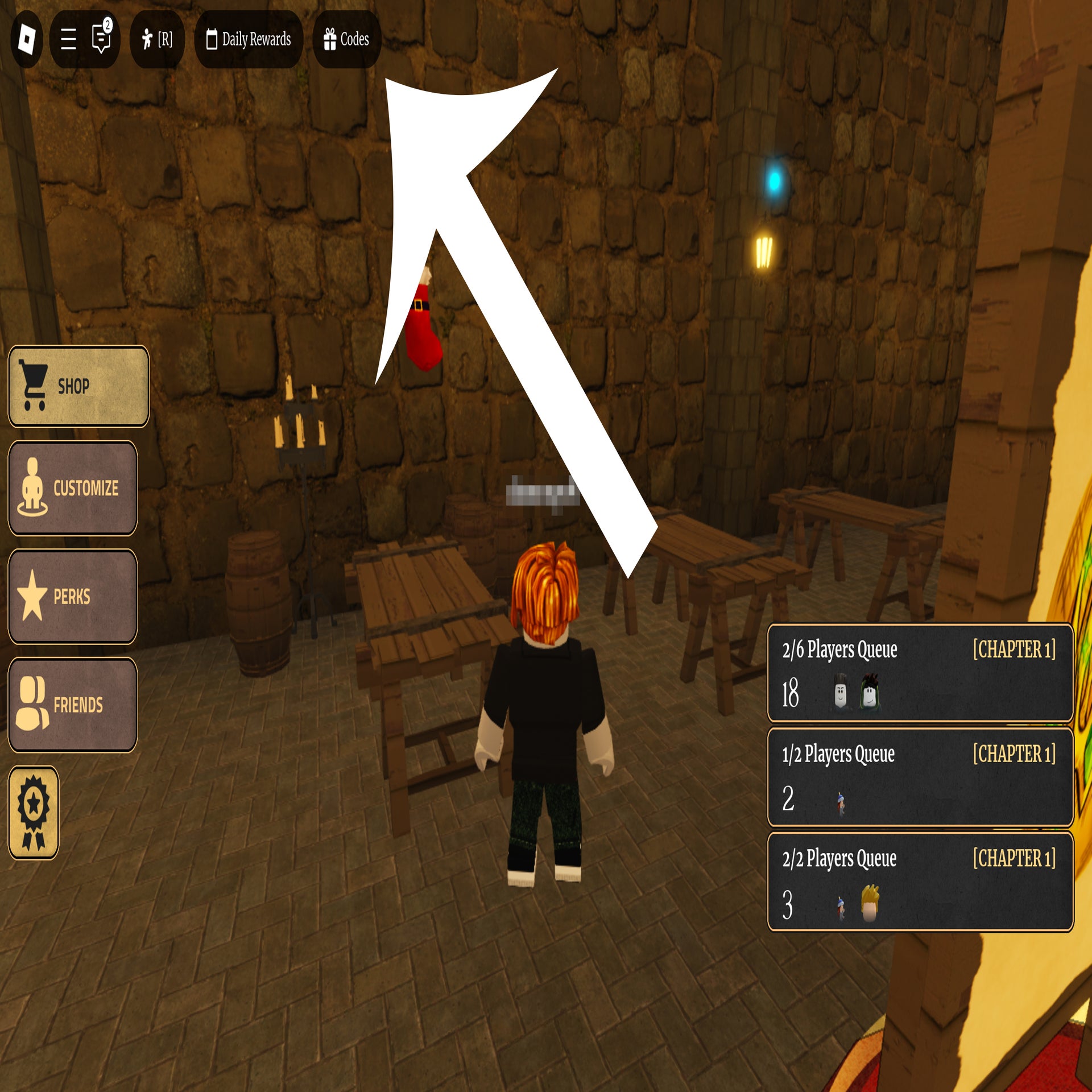Join the 2/6 Players Queue

click(x=920, y=673)
